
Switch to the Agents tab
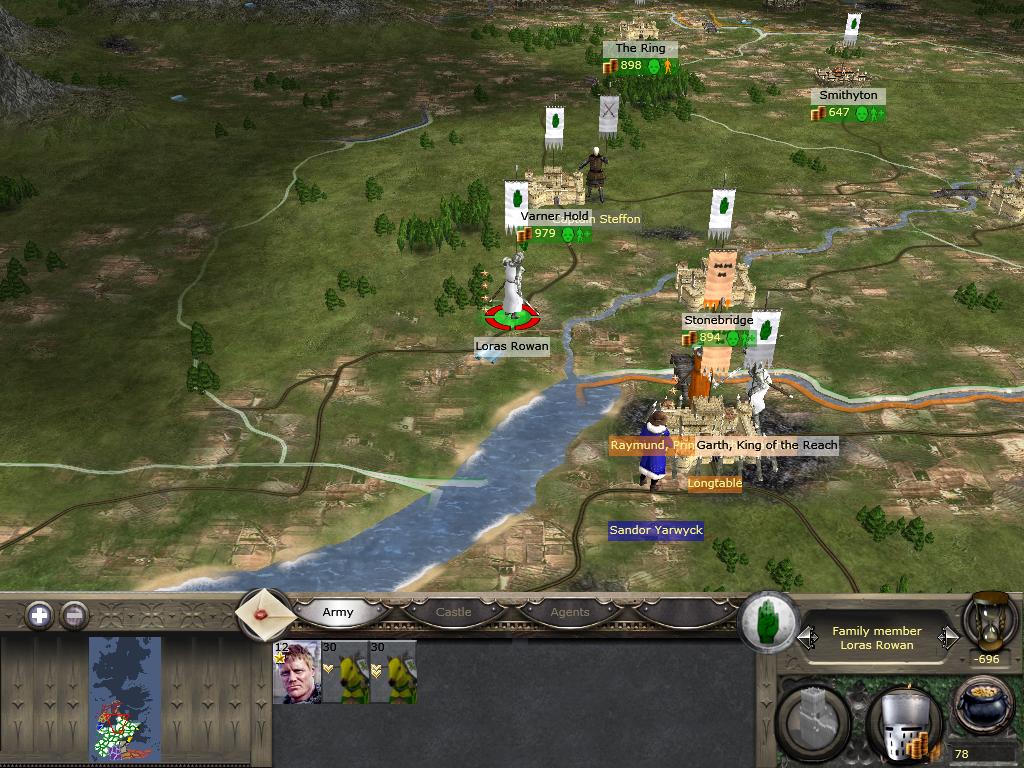(570, 612)
